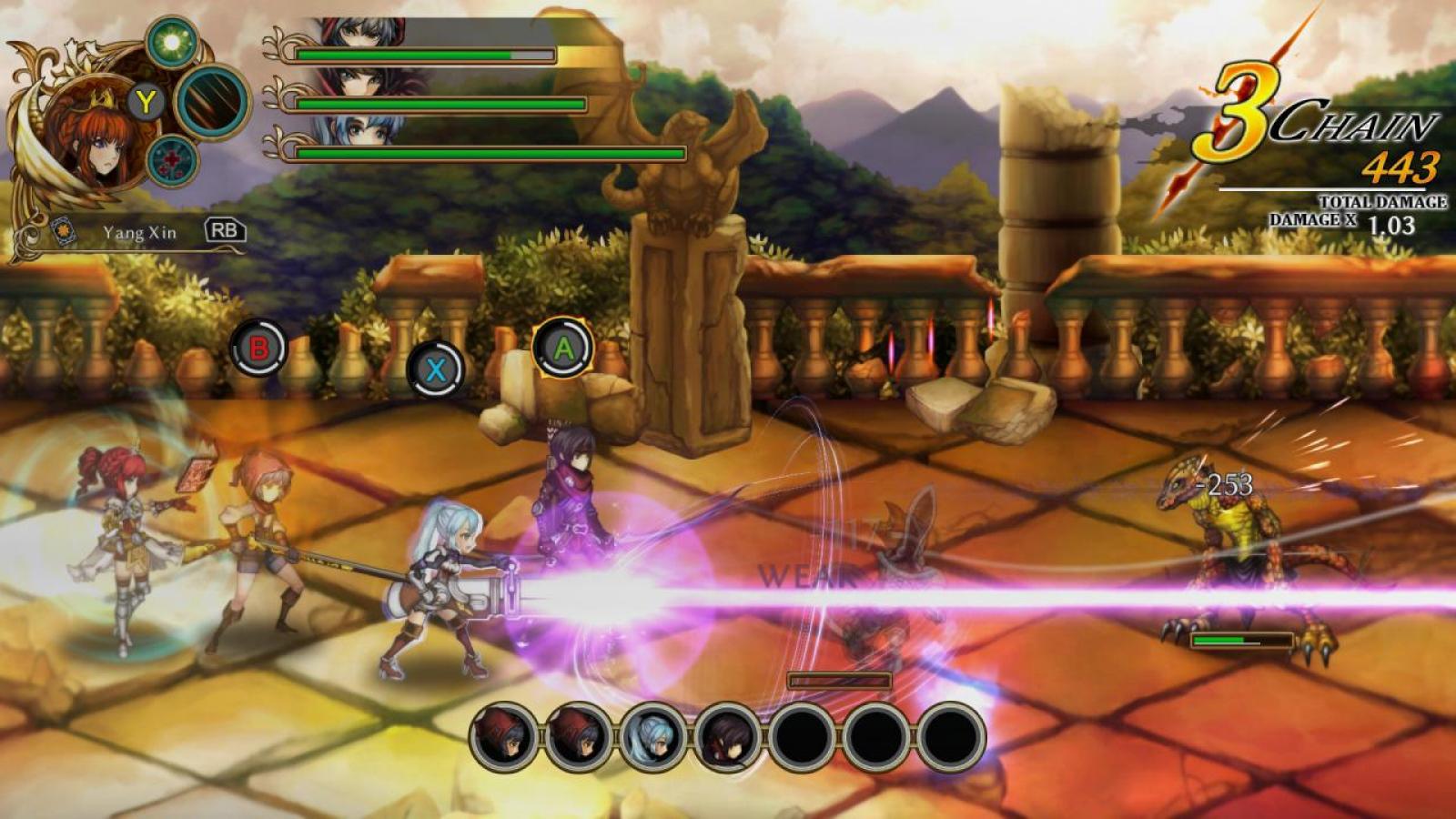
Task: Choose the dark-haired portrait in the combo queue
Action: pyautogui.click(x=730, y=735)
